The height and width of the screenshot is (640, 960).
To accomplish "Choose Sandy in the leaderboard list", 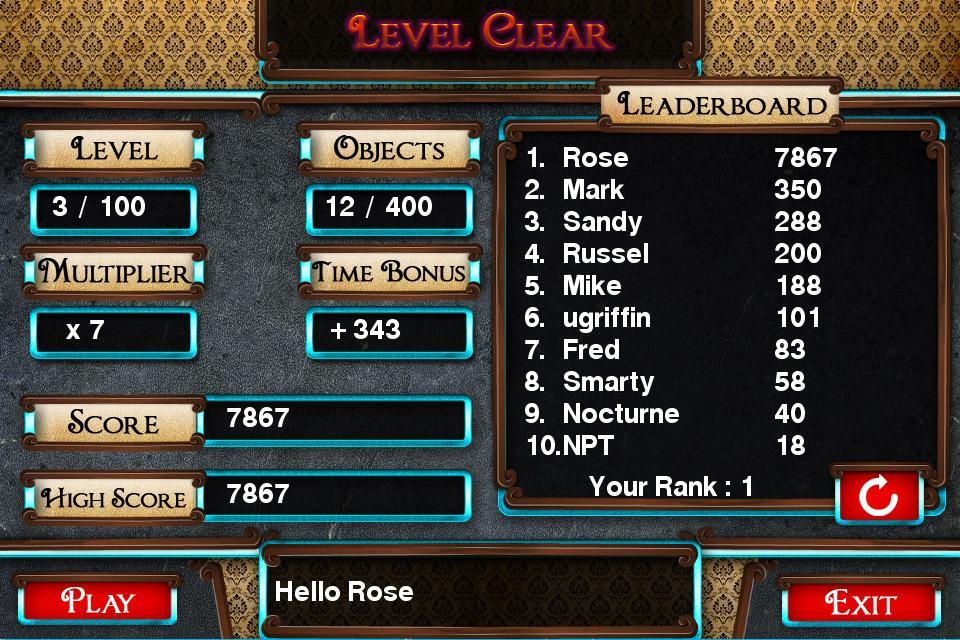I will (680, 222).
